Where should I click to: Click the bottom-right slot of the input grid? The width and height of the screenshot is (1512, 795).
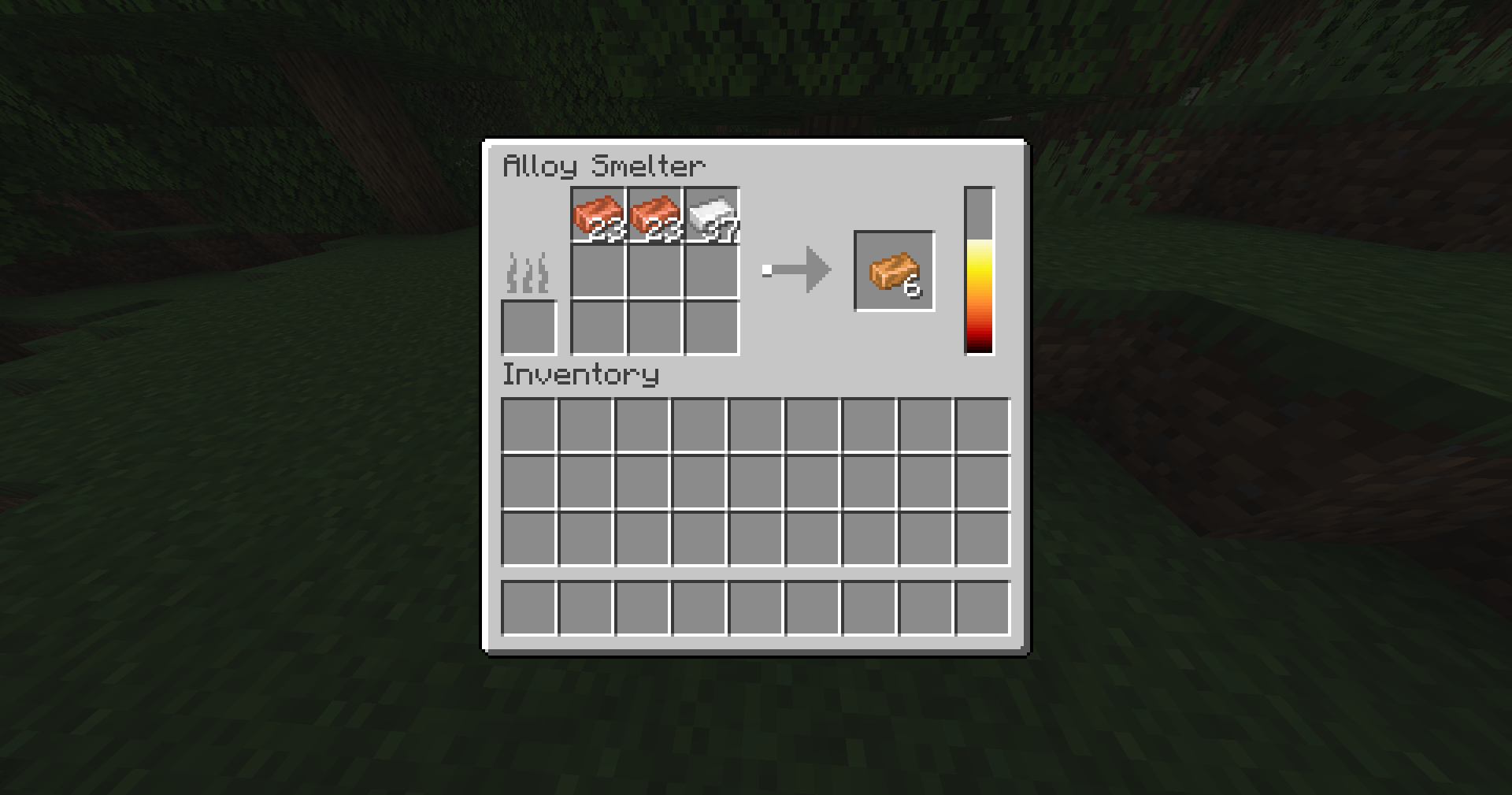tap(713, 327)
